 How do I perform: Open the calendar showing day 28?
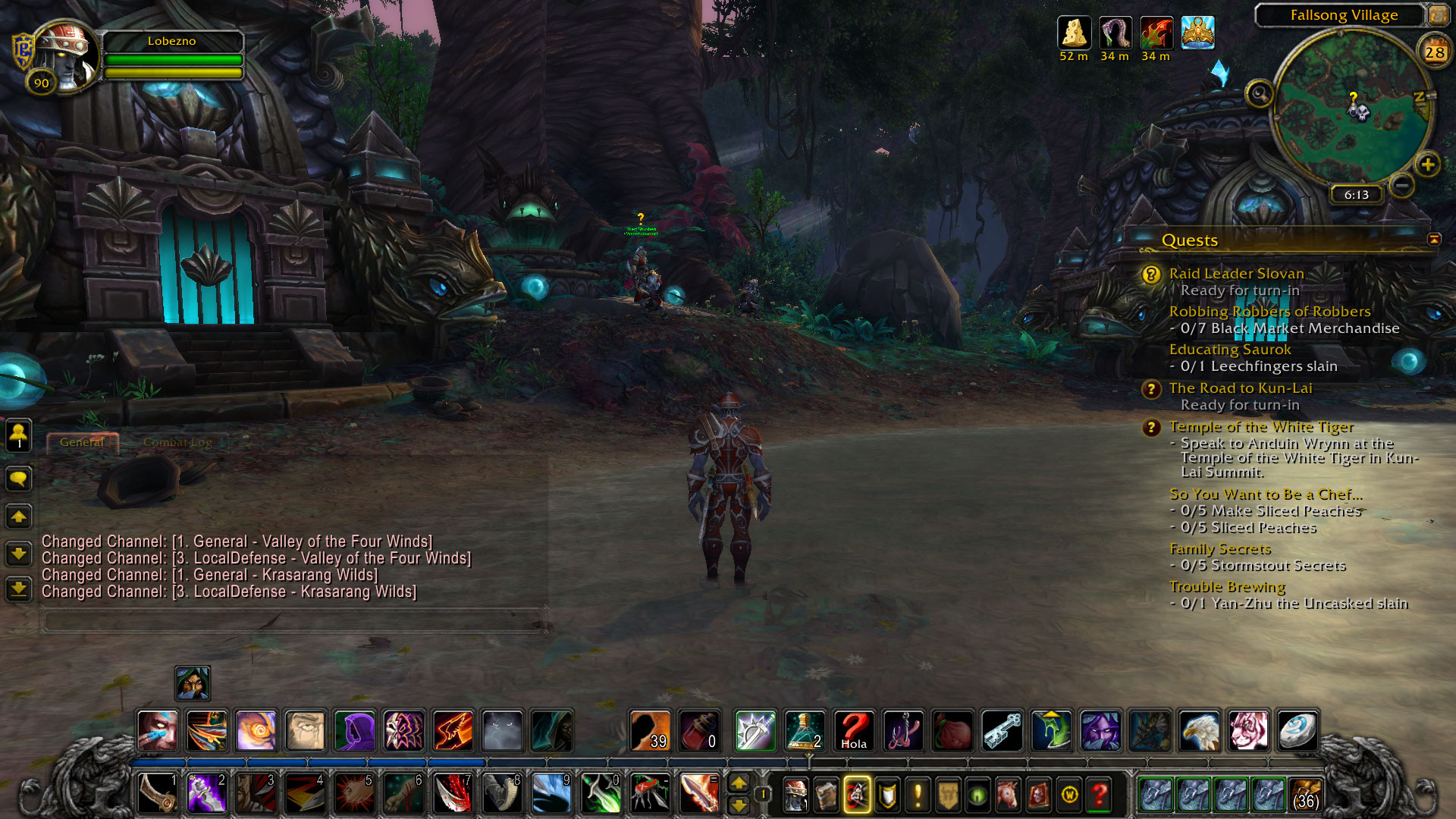point(1434,52)
